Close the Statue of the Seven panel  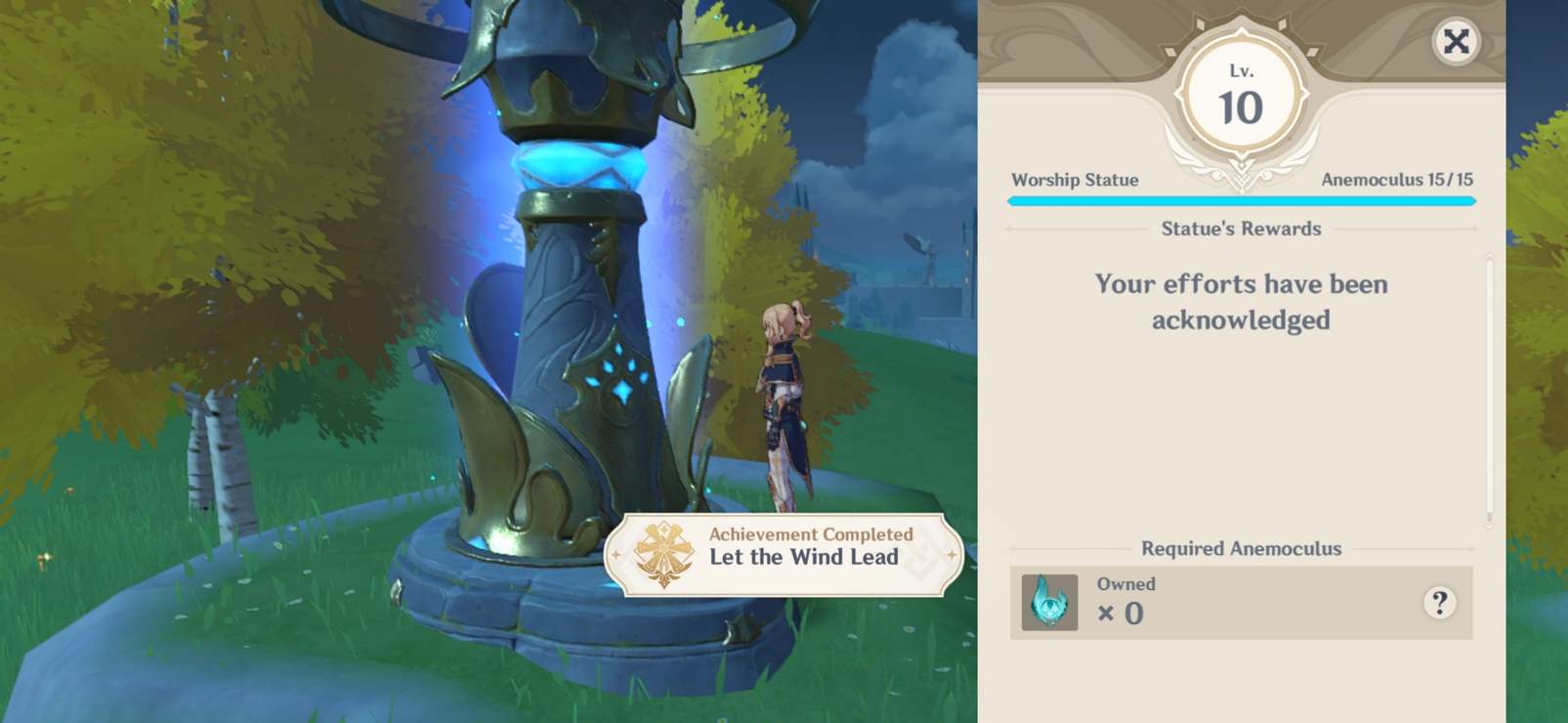click(x=1456, y=41)
